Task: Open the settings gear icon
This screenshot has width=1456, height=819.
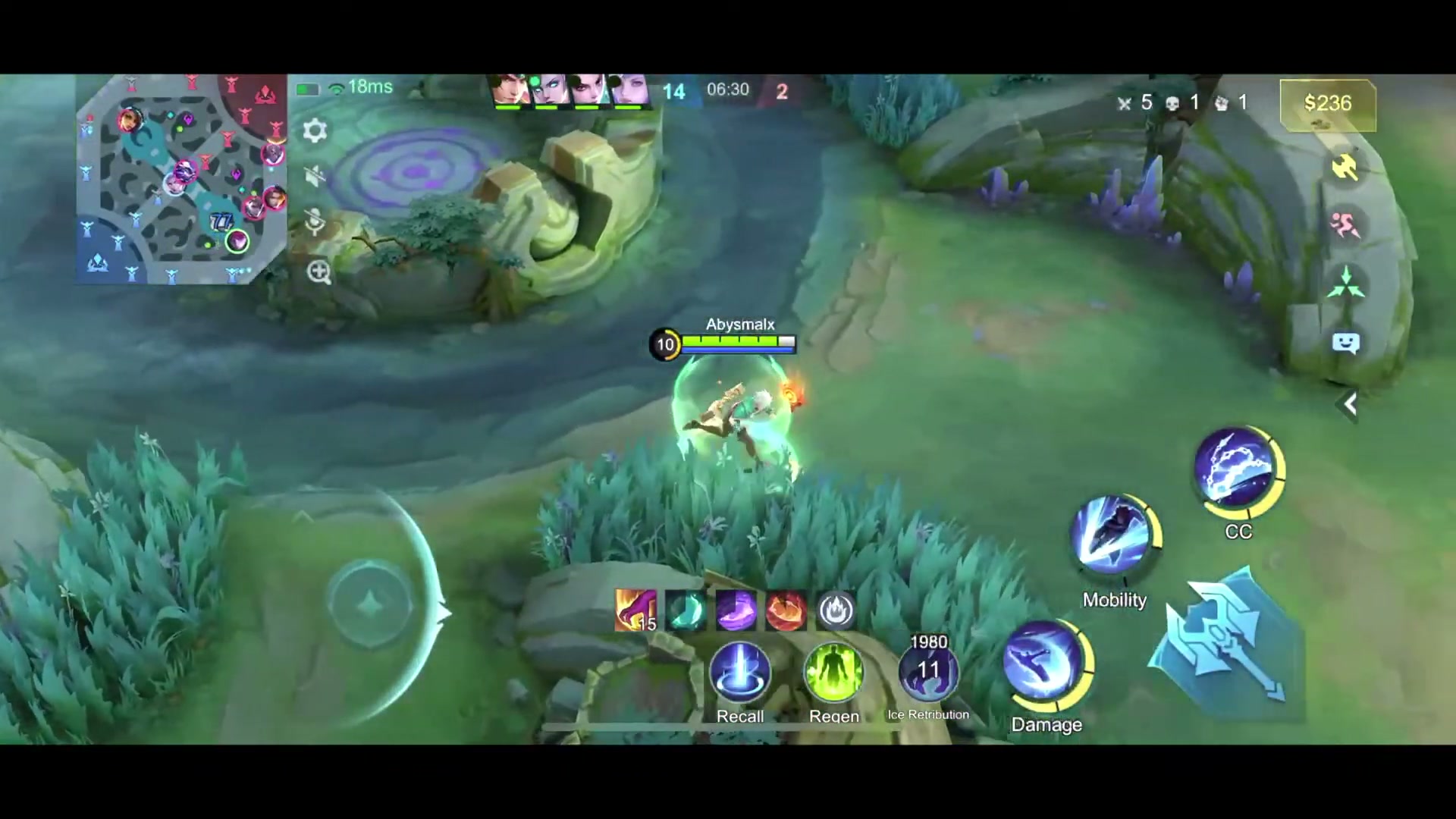Action: pos(315,130)
